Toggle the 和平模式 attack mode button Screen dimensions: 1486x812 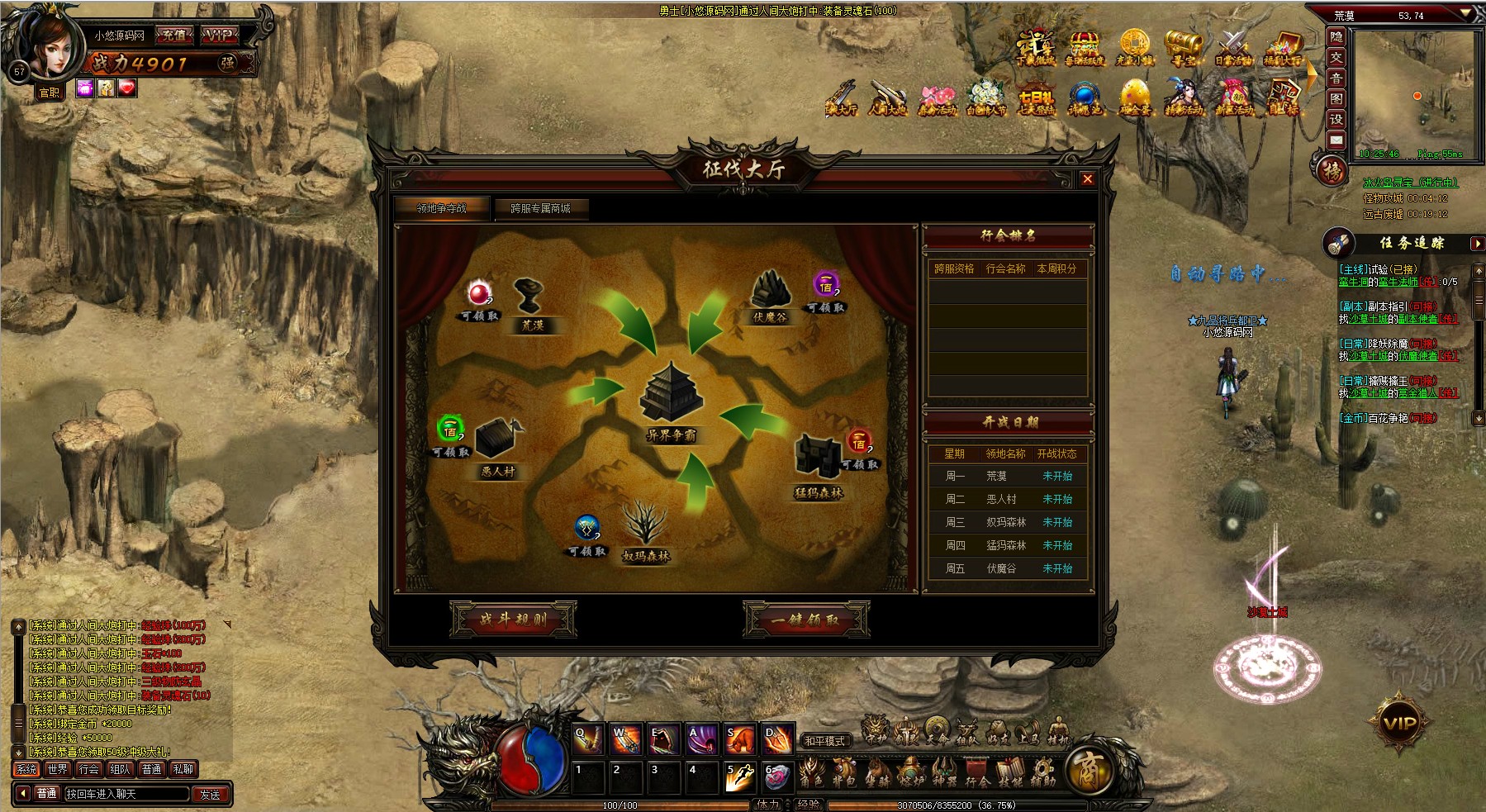click(824, 741)
